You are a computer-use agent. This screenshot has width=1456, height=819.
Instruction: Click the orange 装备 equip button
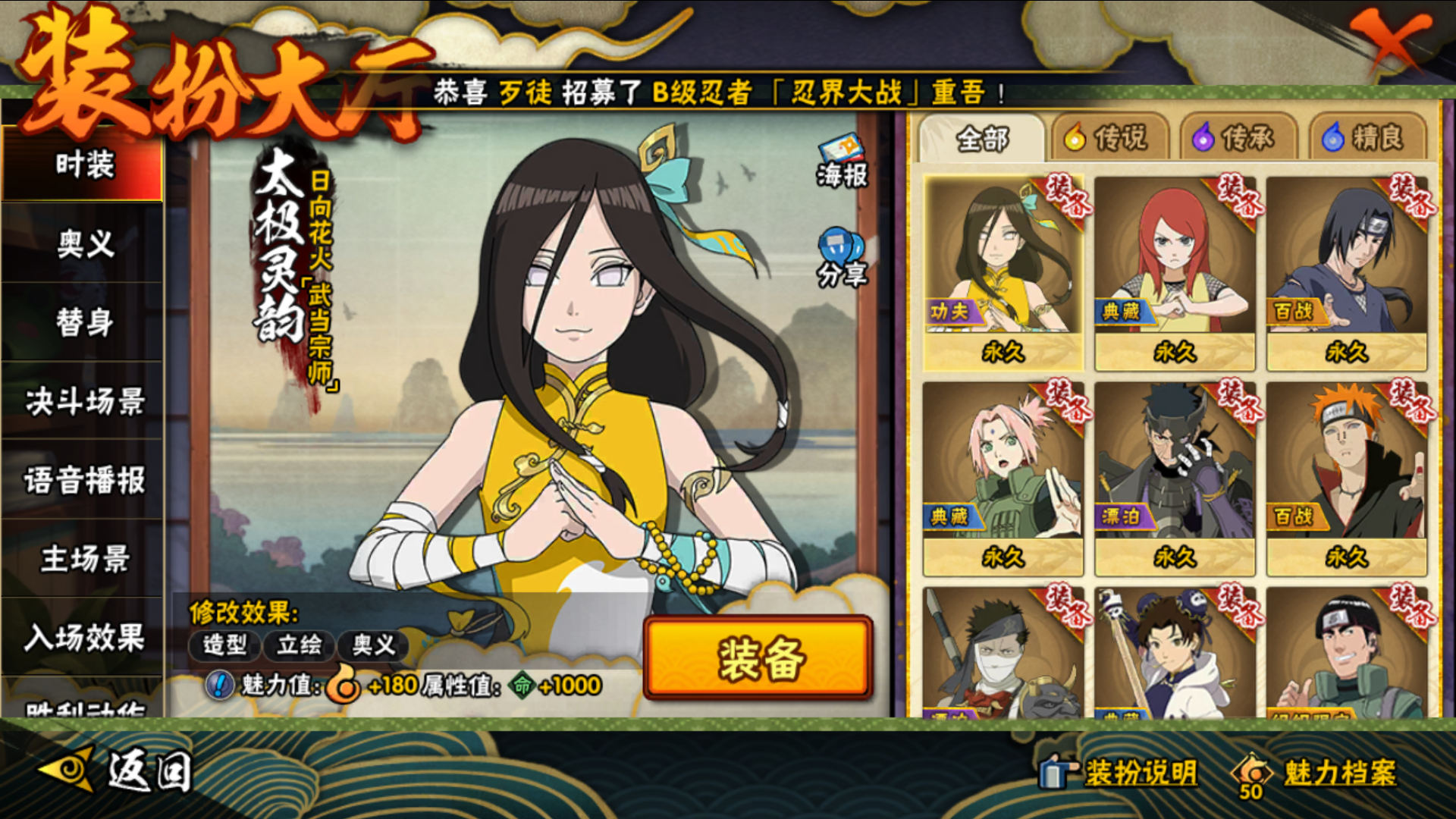758,657
